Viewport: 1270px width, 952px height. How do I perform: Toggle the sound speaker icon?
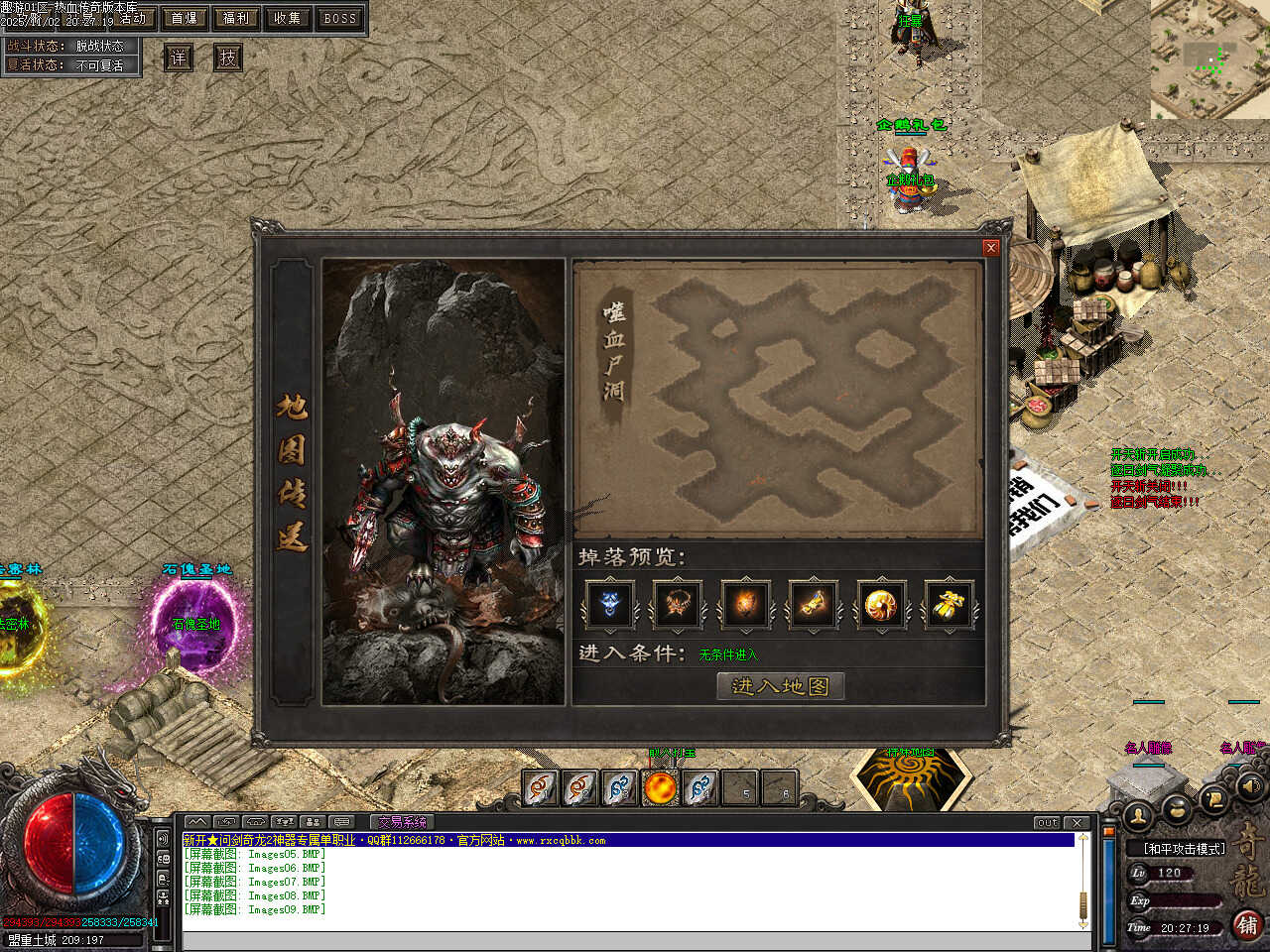tap(1249, 785)
